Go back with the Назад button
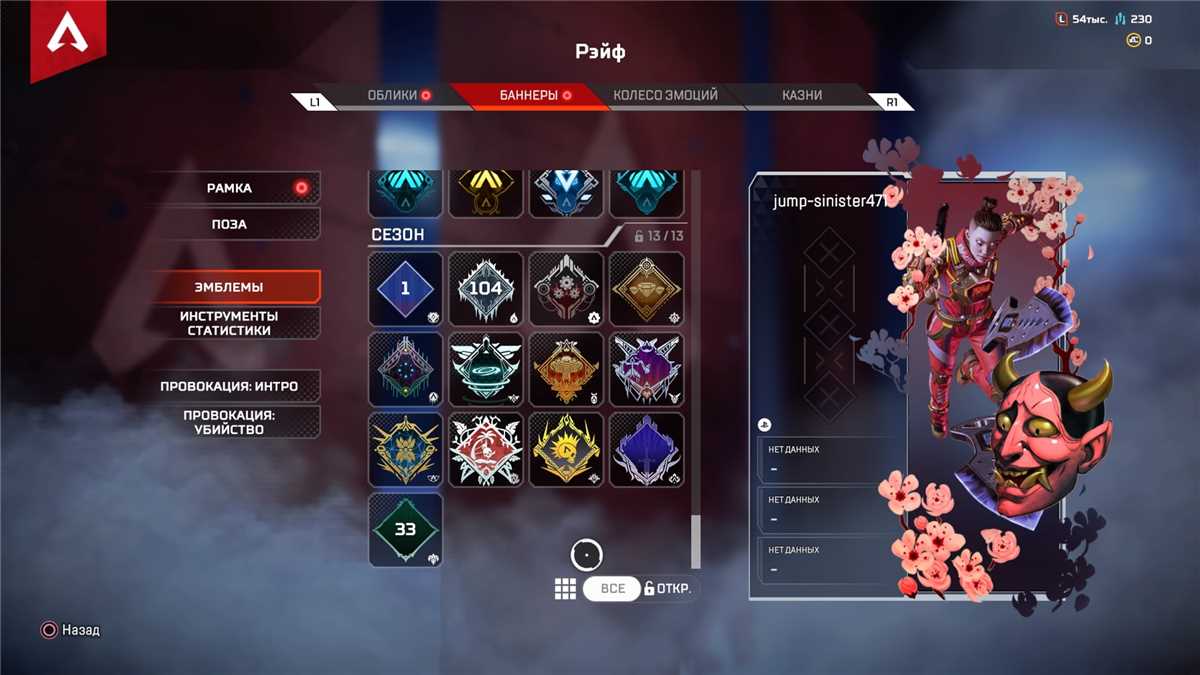This screenshot has height=675, width=1200. 70,631
